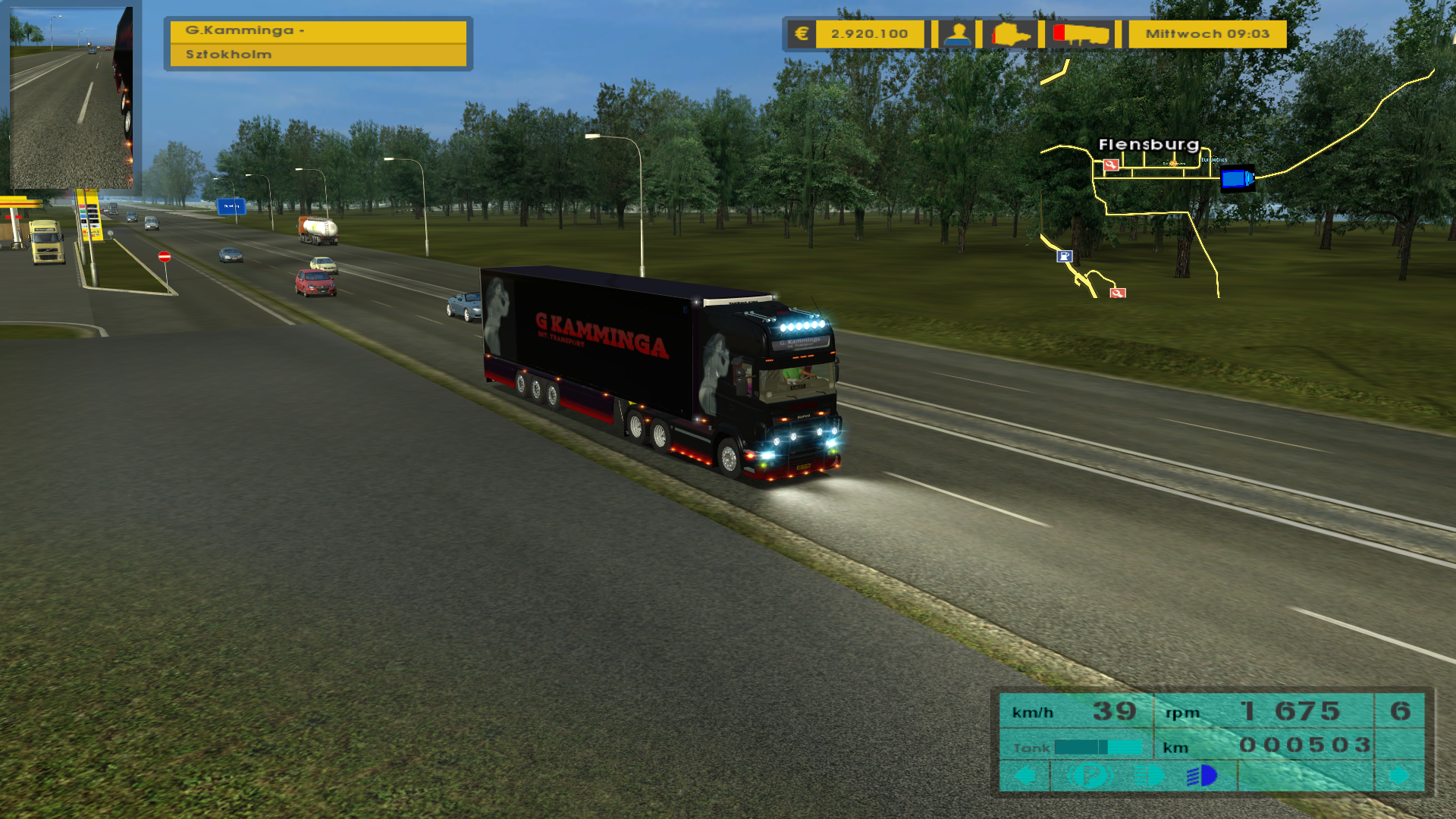Click the truck damage status icon

[x=1012, y=34]
